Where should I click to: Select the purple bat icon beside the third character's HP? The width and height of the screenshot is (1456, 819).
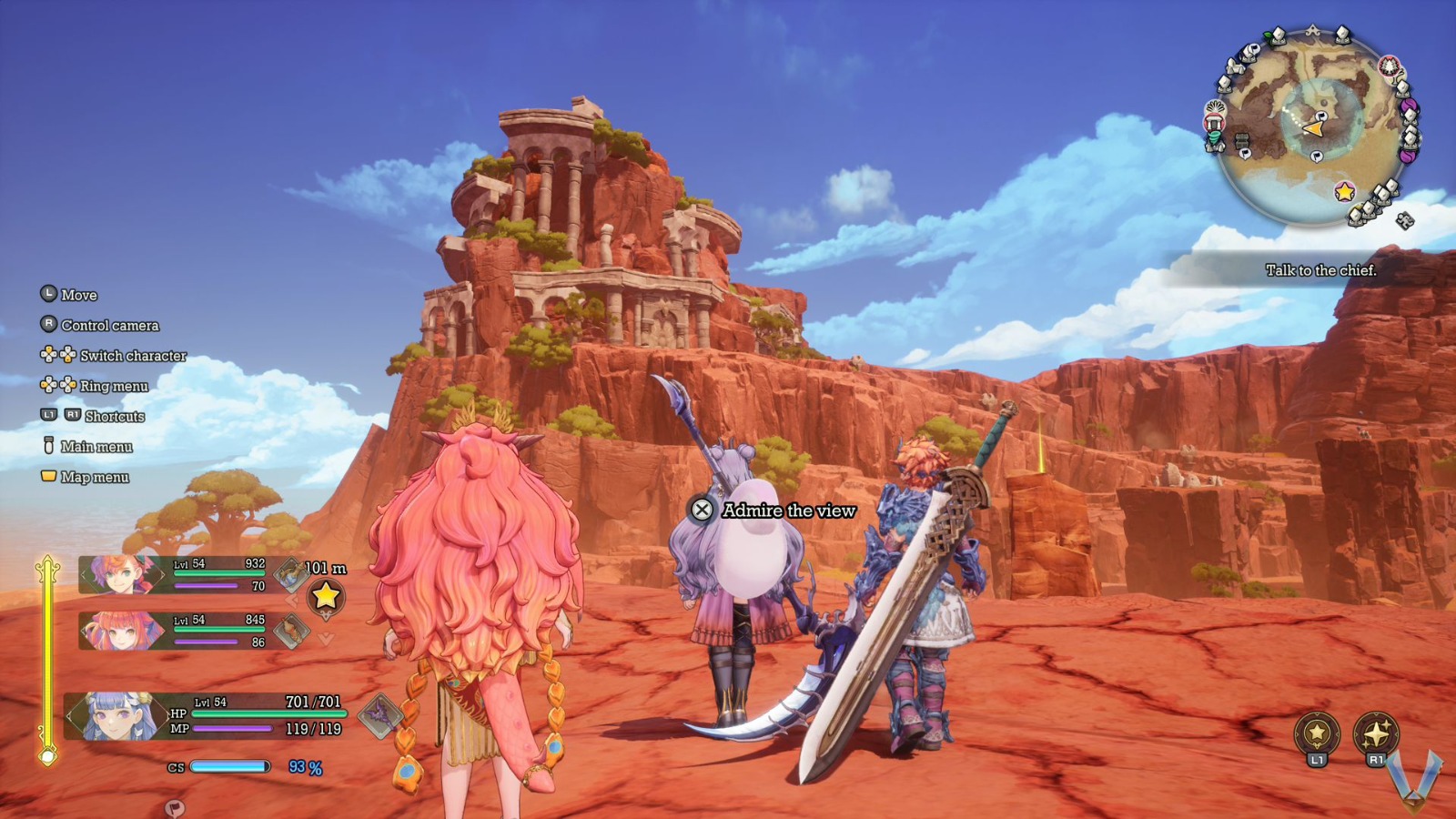[379, 714]
